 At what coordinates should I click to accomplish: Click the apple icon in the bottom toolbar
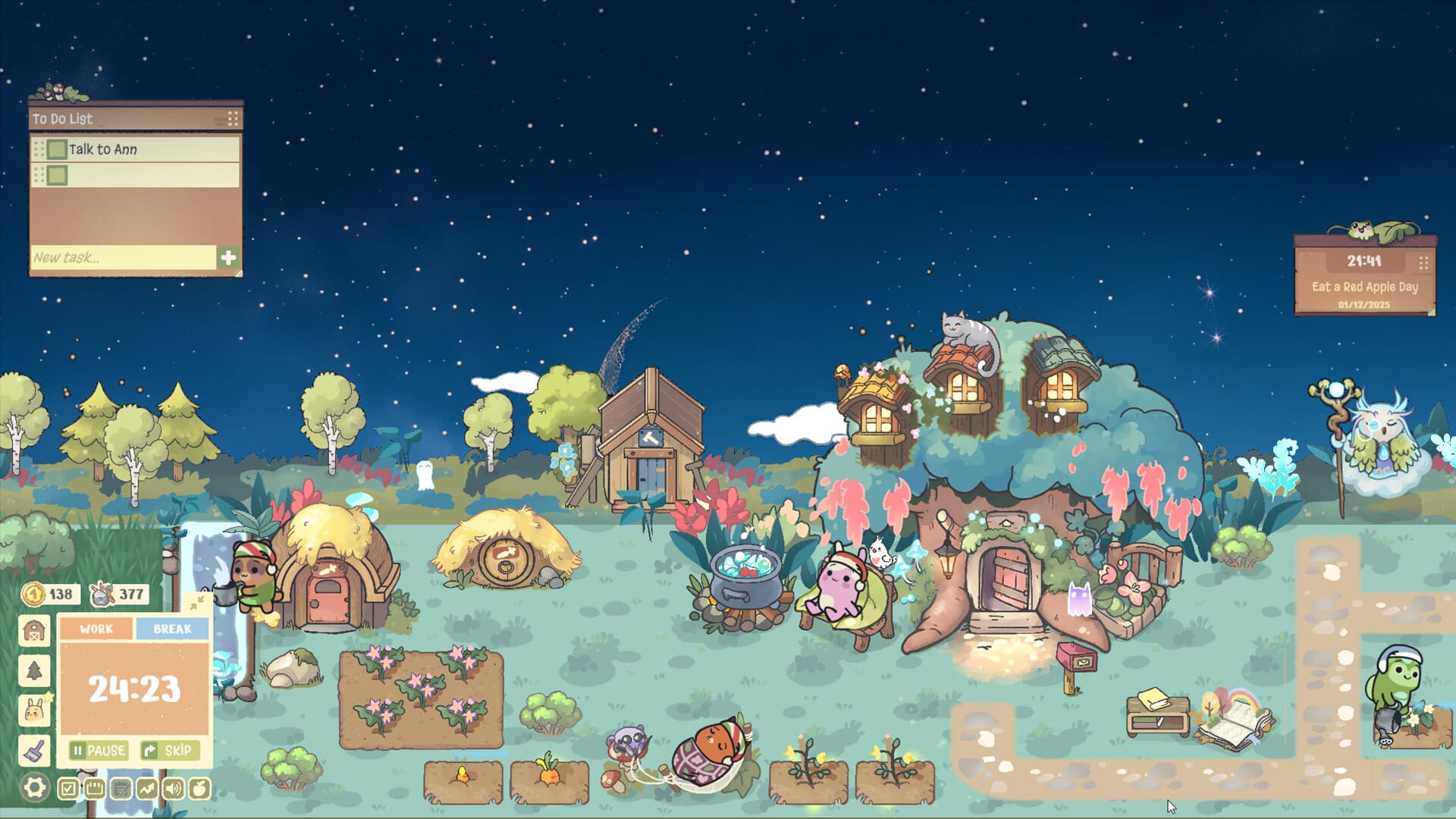tap(198, 789)
